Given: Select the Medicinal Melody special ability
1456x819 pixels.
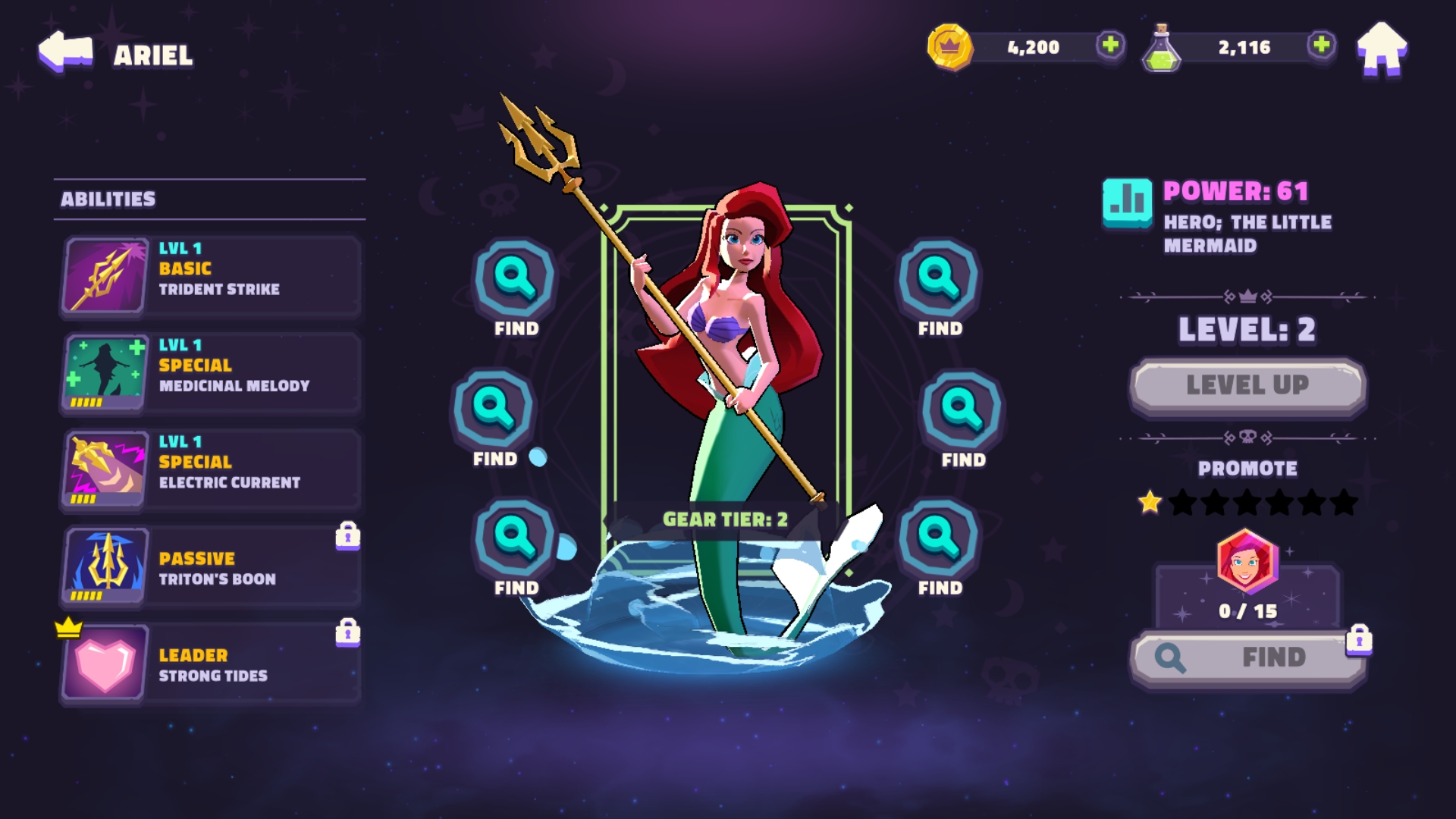Looking at the screenshot, I should coord(211,372).
